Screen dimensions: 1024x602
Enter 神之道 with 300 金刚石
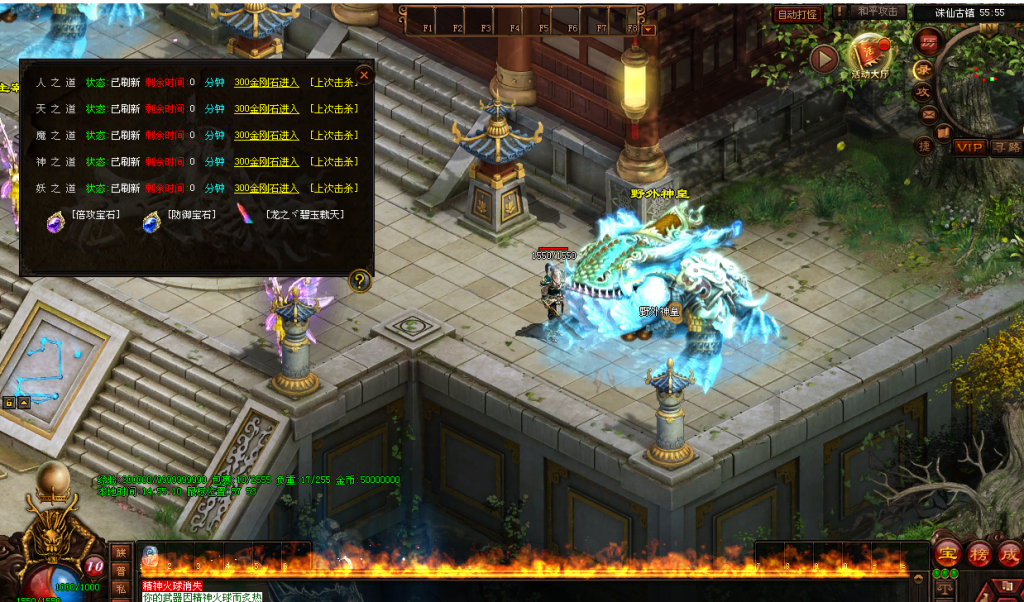pos(267,162)
